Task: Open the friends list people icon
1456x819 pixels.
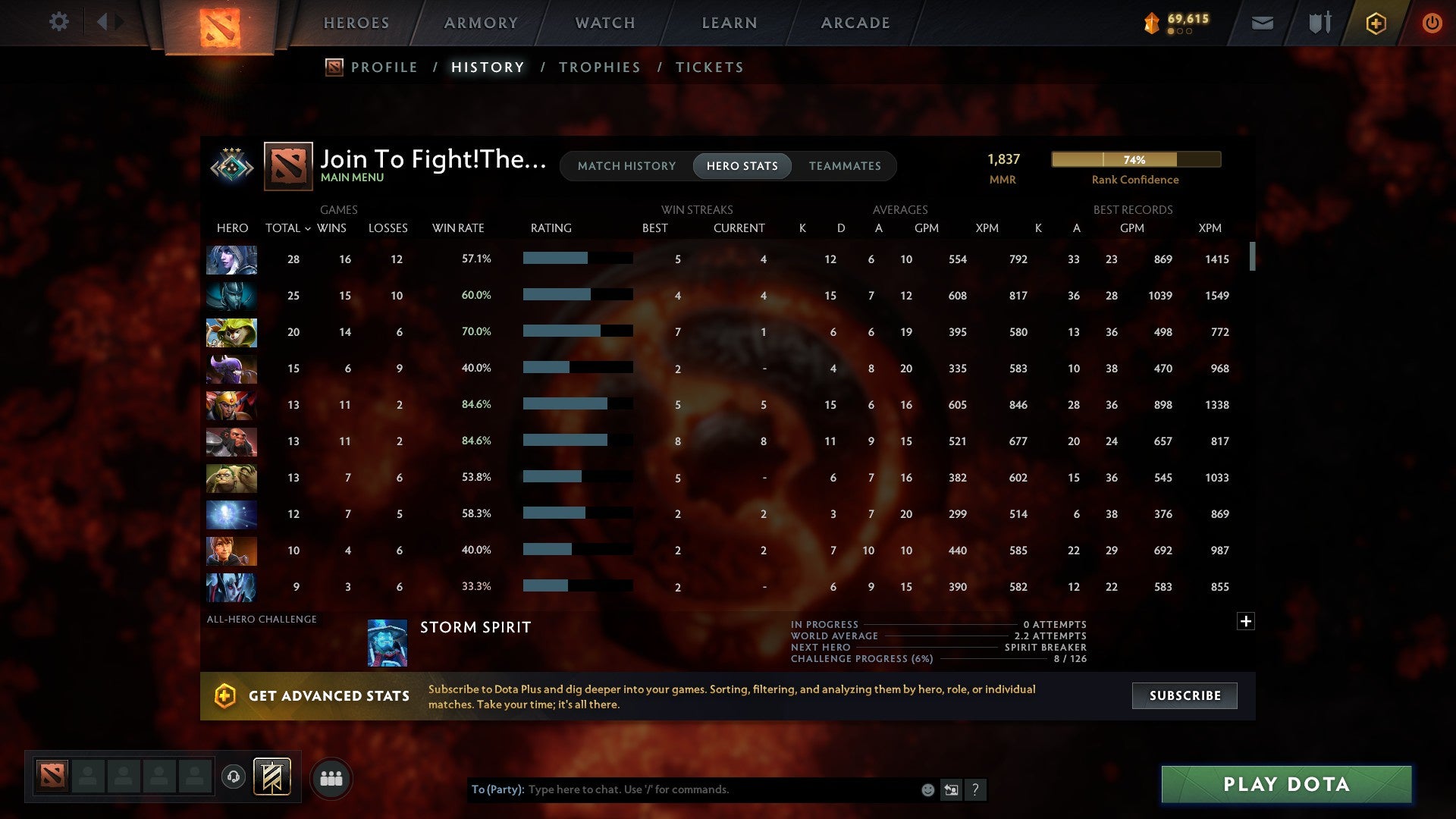Action: (331, 777)
